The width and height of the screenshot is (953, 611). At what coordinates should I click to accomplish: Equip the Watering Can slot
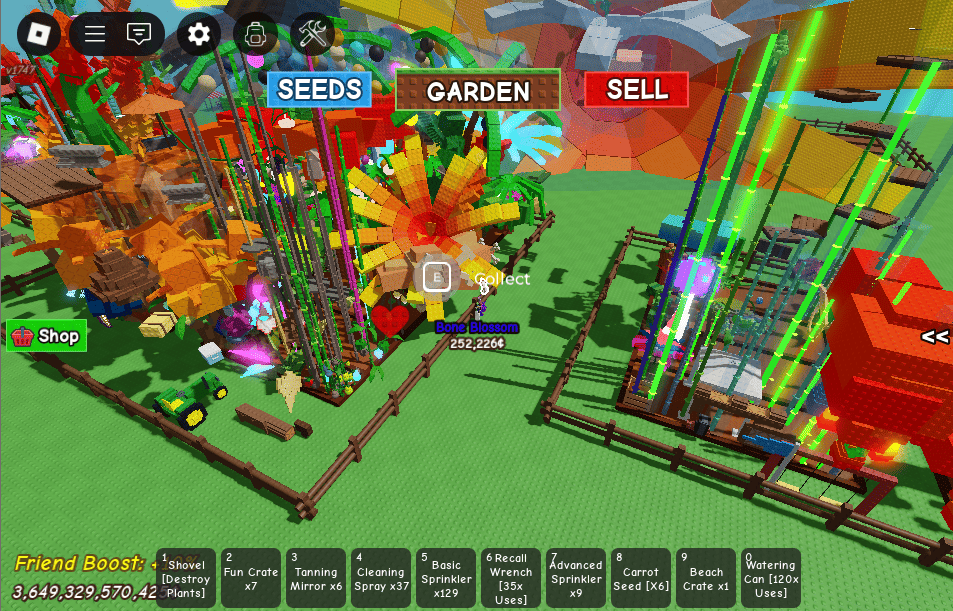(x=771, y=578)
